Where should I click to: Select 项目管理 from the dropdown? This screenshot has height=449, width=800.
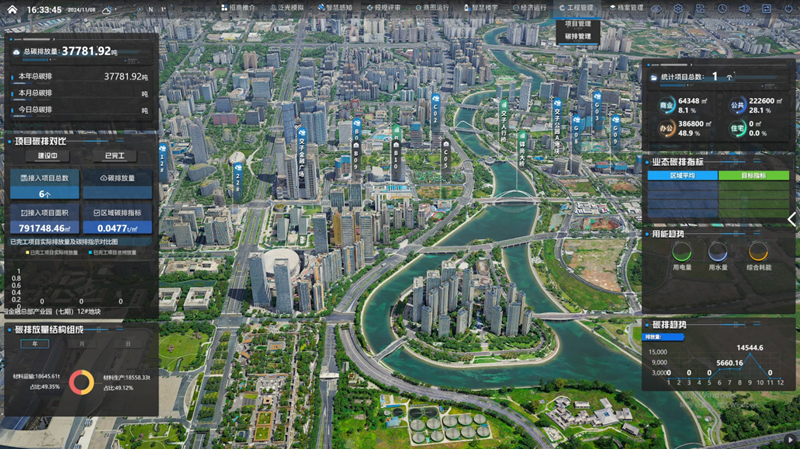click(577, 23)
